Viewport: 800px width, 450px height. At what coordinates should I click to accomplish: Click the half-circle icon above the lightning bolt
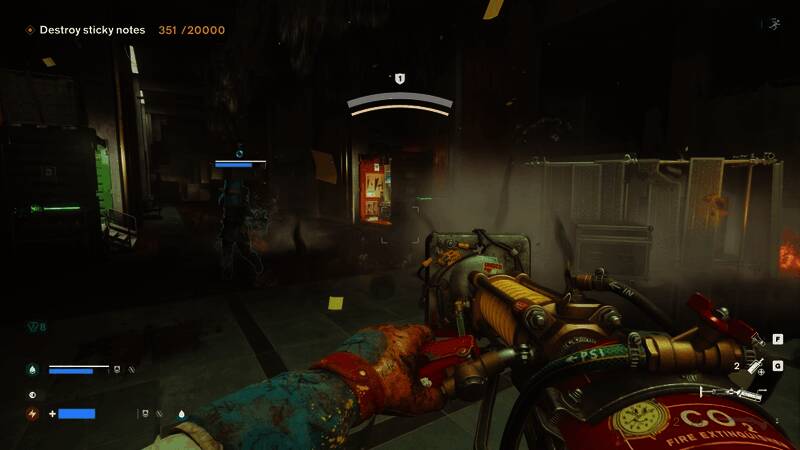click(x=32, y=394)
